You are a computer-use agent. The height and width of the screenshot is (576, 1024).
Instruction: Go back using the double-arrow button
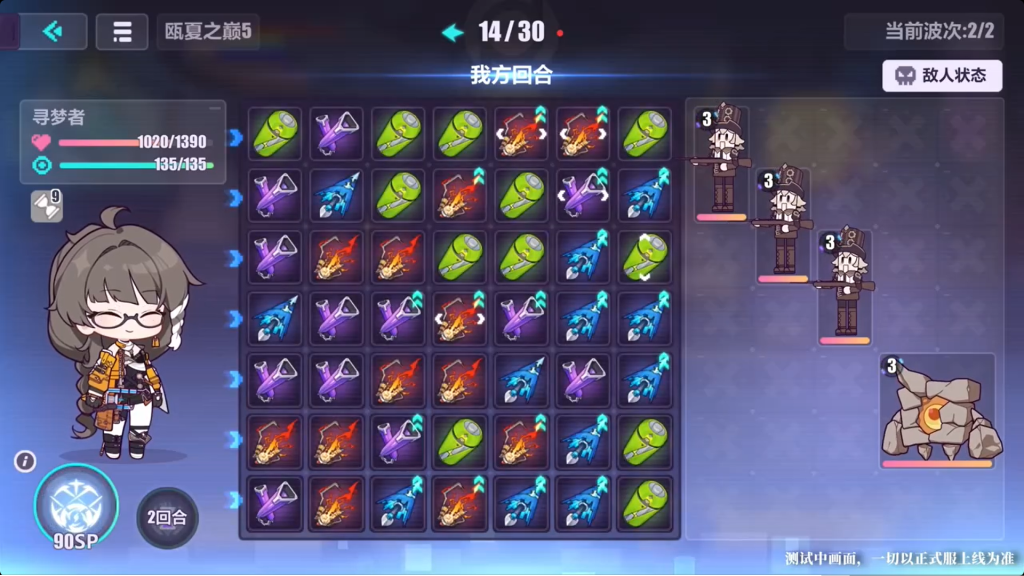click(53, 32)
